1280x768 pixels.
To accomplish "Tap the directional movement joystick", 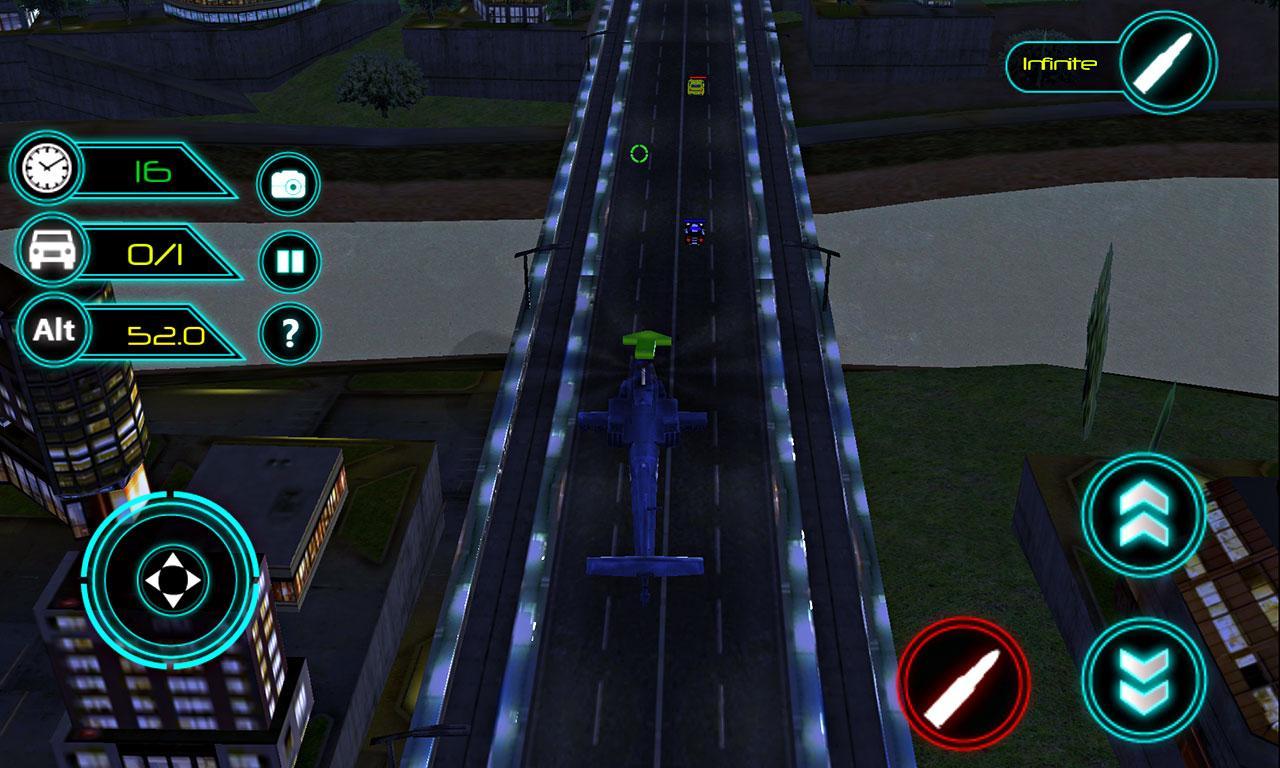I will tap(172, 580).
